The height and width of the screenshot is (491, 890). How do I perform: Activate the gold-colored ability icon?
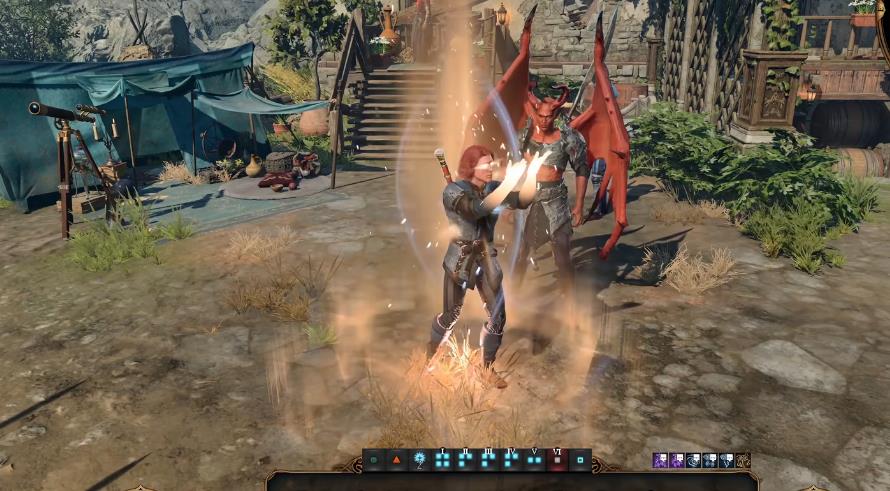click(x=742, y=460)
